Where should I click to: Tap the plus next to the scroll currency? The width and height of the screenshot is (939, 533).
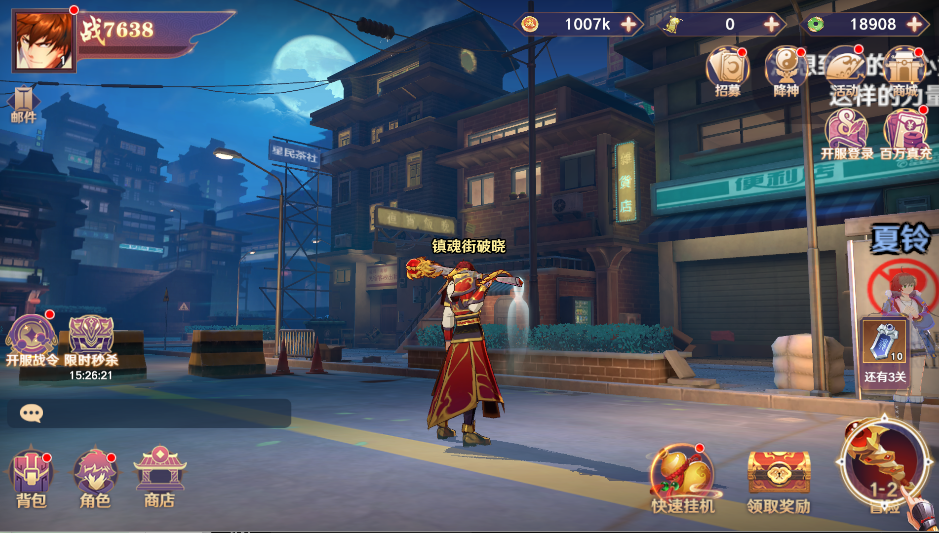(771, 24)
